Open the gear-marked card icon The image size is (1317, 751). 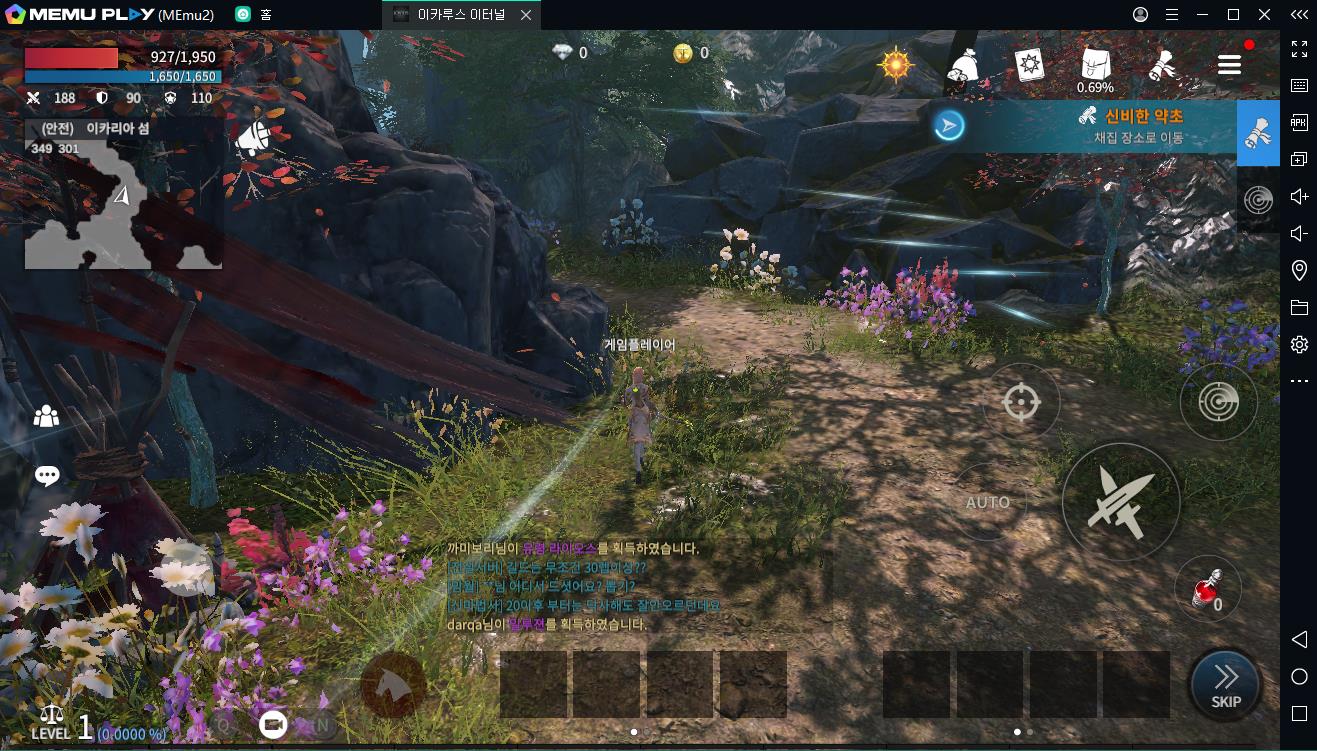point(1029,65)
